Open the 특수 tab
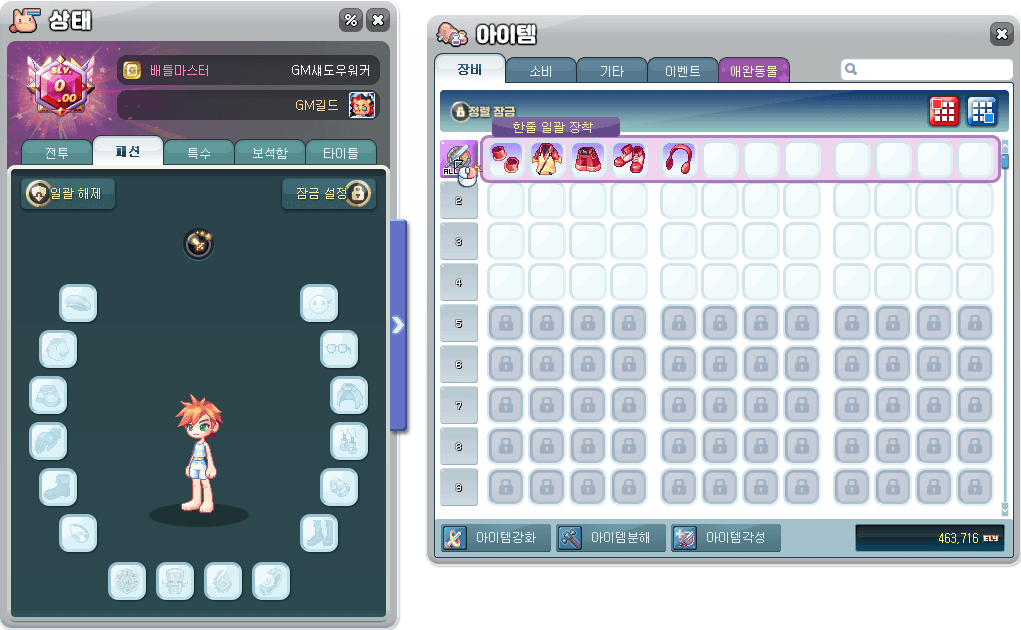 (198, 153)
